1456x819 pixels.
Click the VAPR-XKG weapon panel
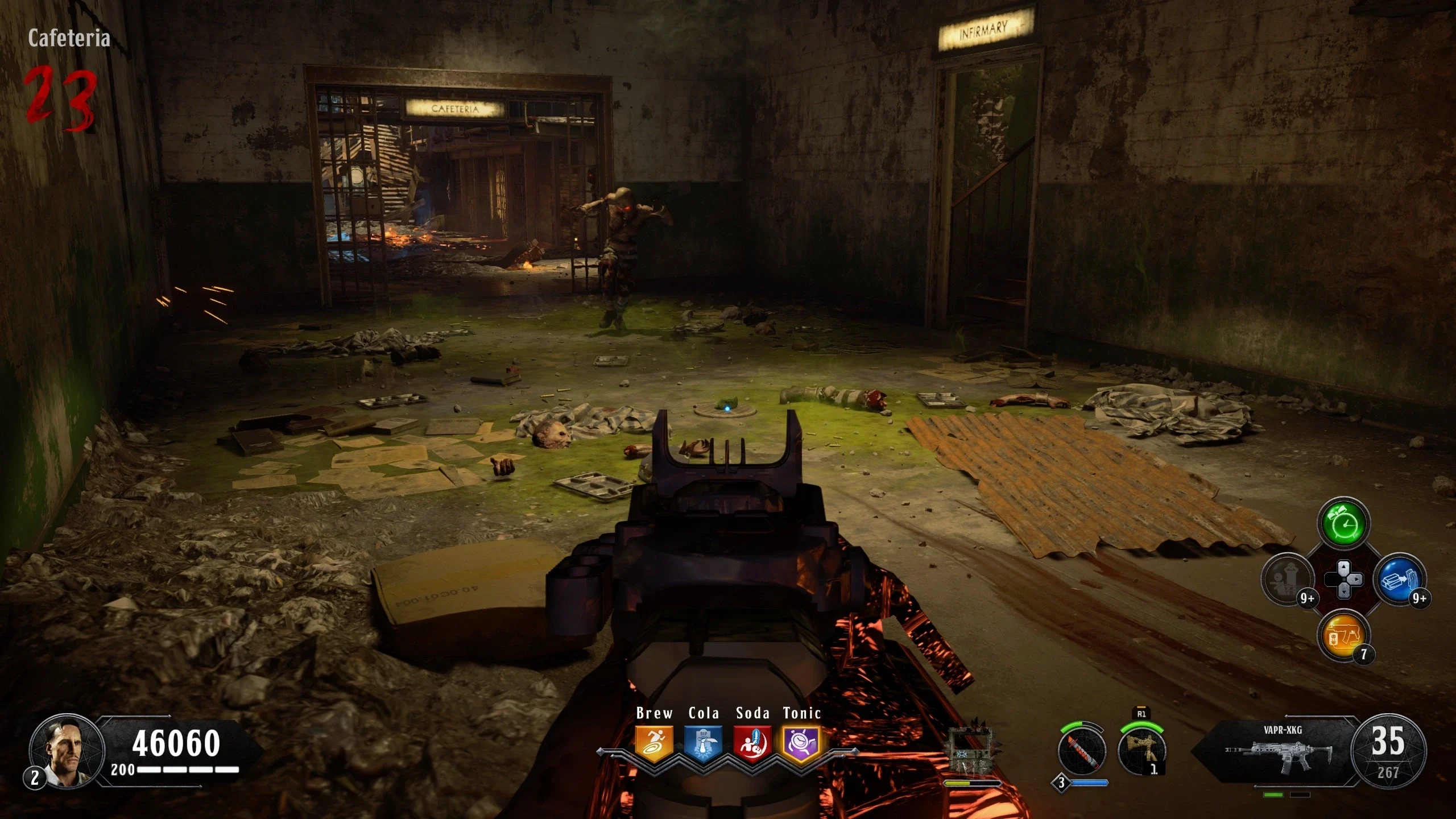pyautogui.click(x=1280, y=751)
